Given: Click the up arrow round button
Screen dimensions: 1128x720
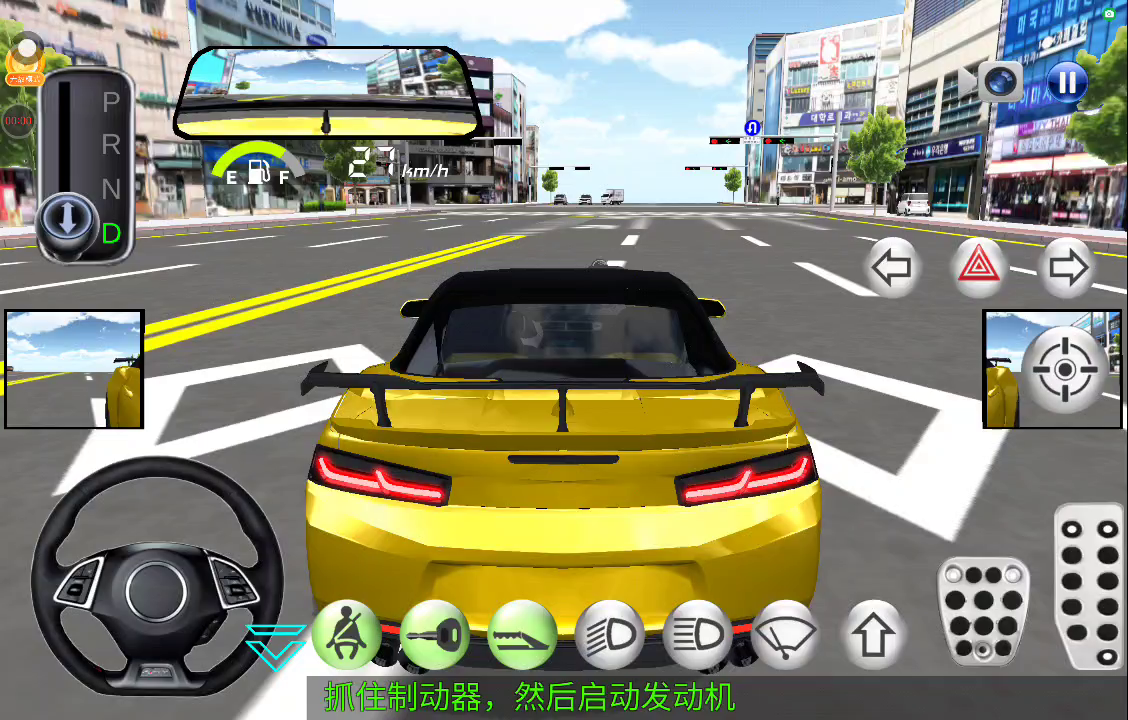Looking at the screenshot, I should coord(873,634).
